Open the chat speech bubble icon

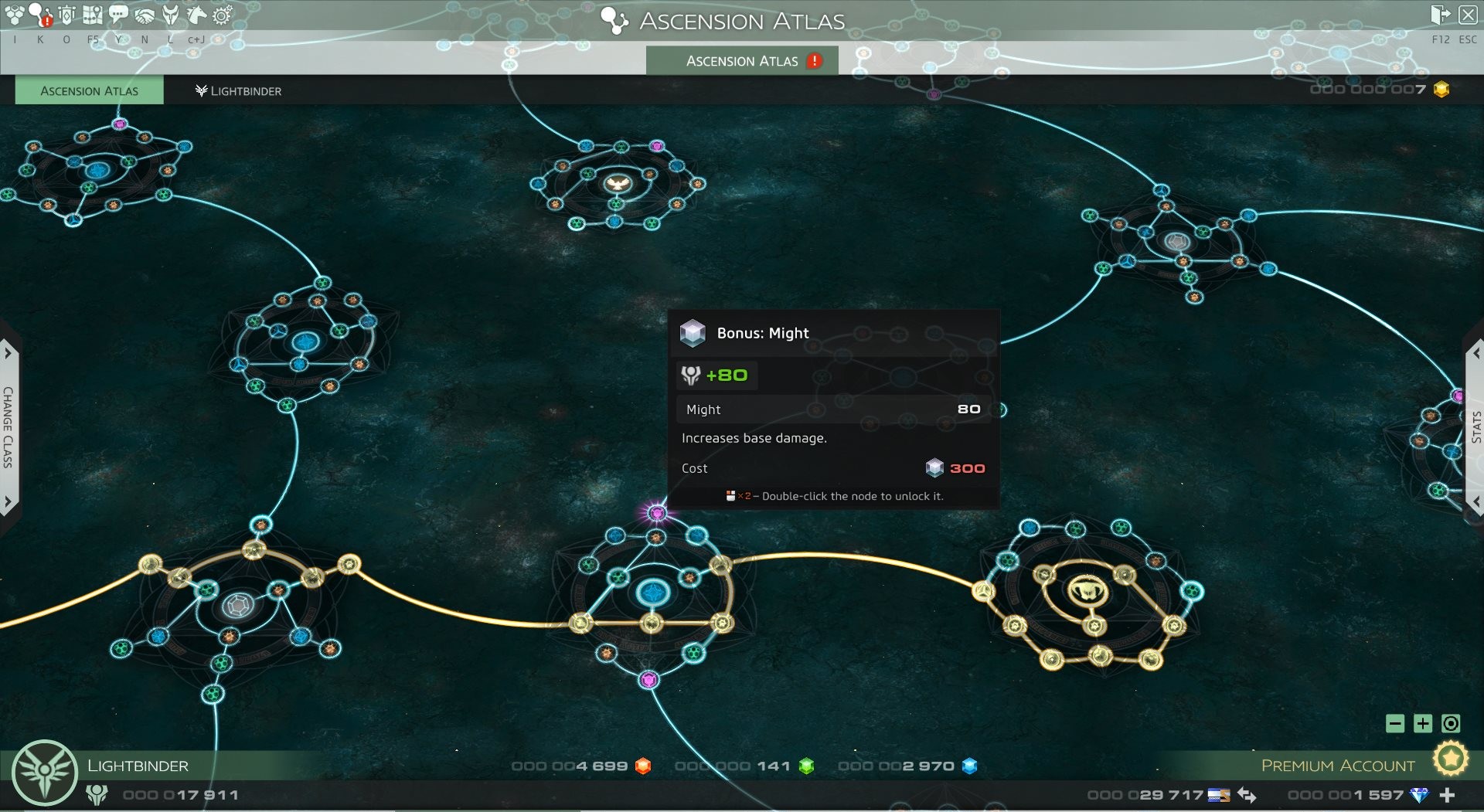[117, 13]
